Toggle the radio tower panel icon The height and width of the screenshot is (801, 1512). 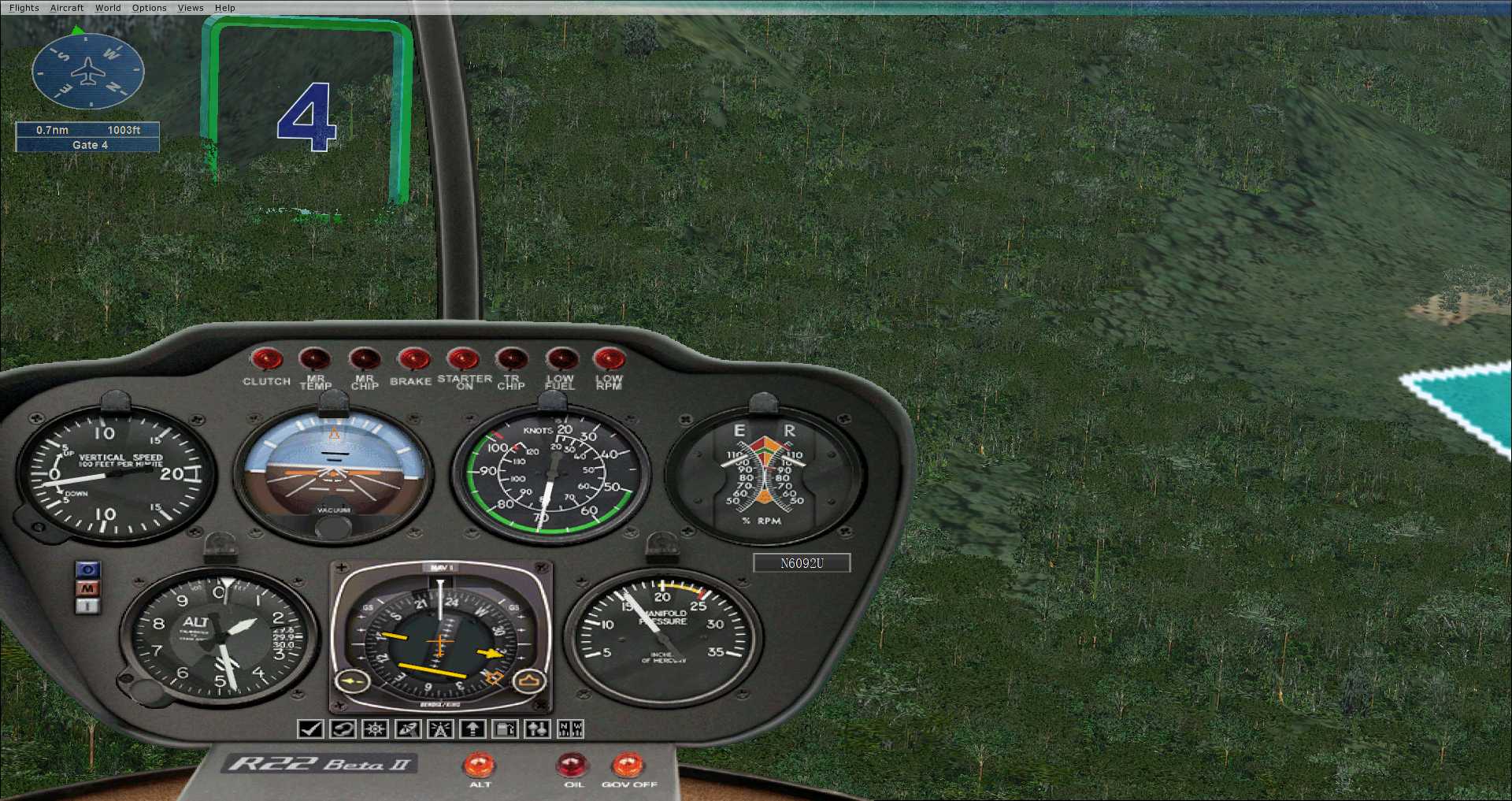pyautogui.click(x=440, y=729)
